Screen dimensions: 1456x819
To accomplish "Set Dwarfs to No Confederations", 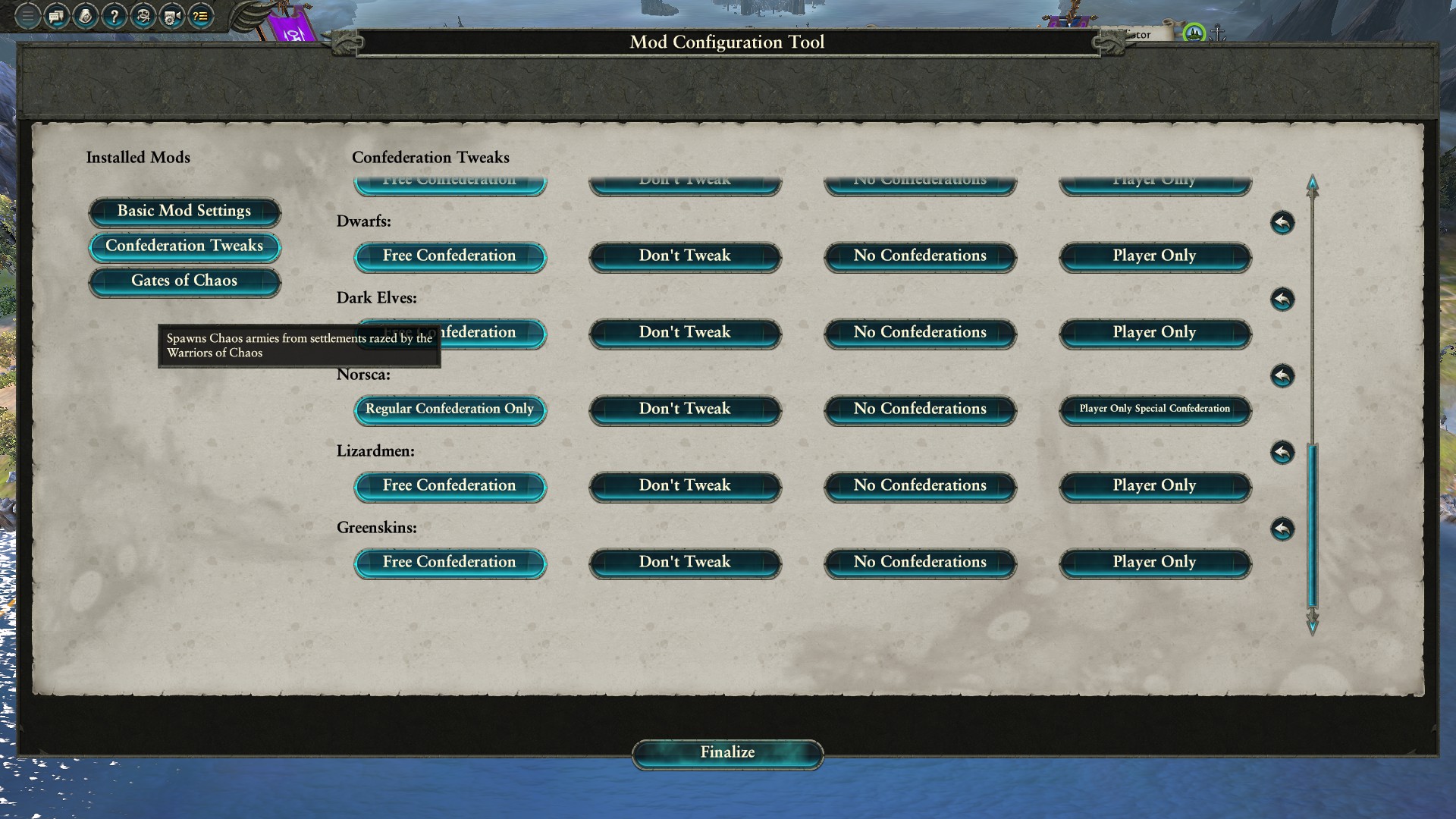I will pyautogui.click(x=920, y=256).
